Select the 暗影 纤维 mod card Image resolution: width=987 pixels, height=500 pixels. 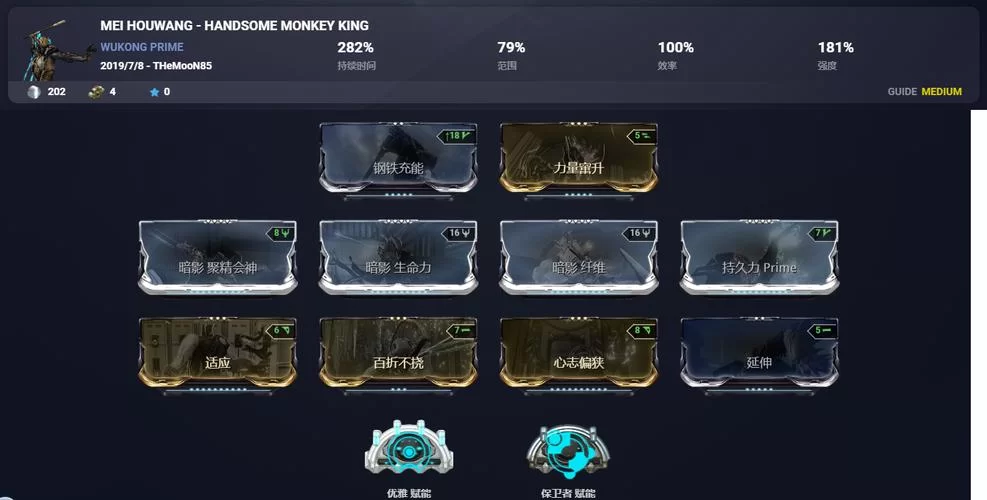tap(578, 258)
